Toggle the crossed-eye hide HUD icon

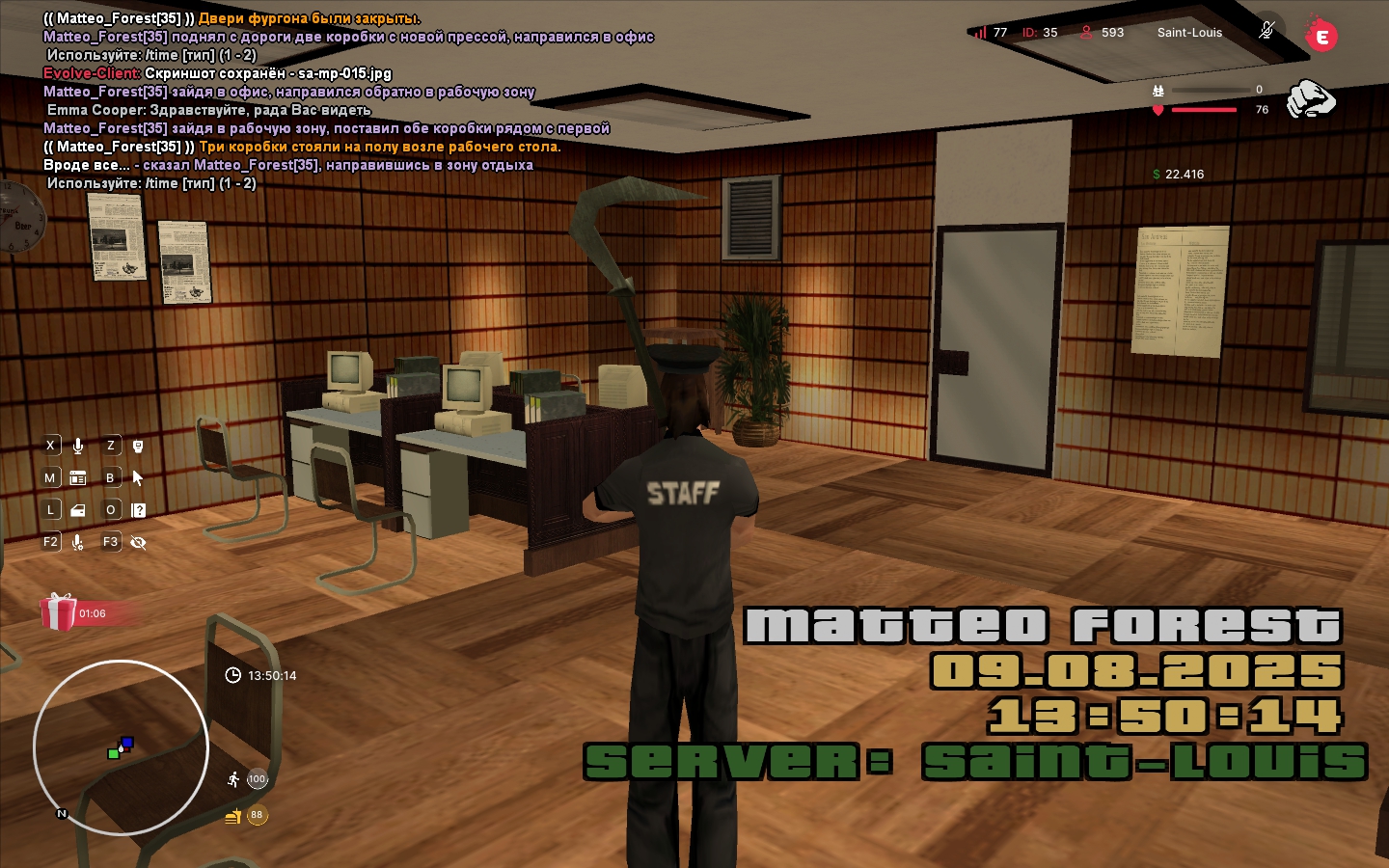tap(138, 542)
